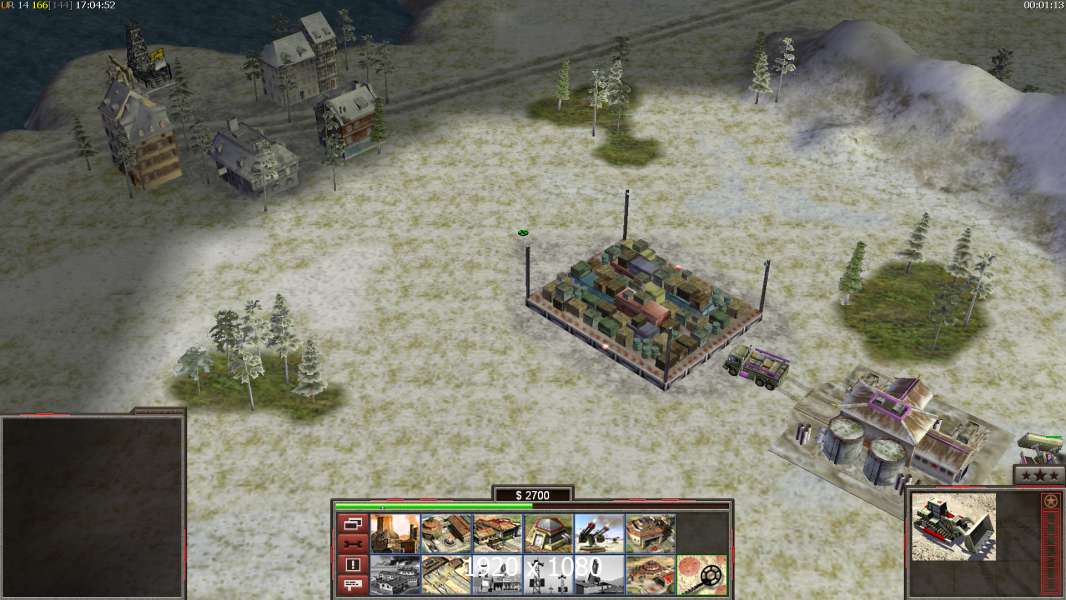The width and height of the screenshot is (1066, 600).
Task: Select the Nuclear Reactor build icon
Action: [394, 534]
